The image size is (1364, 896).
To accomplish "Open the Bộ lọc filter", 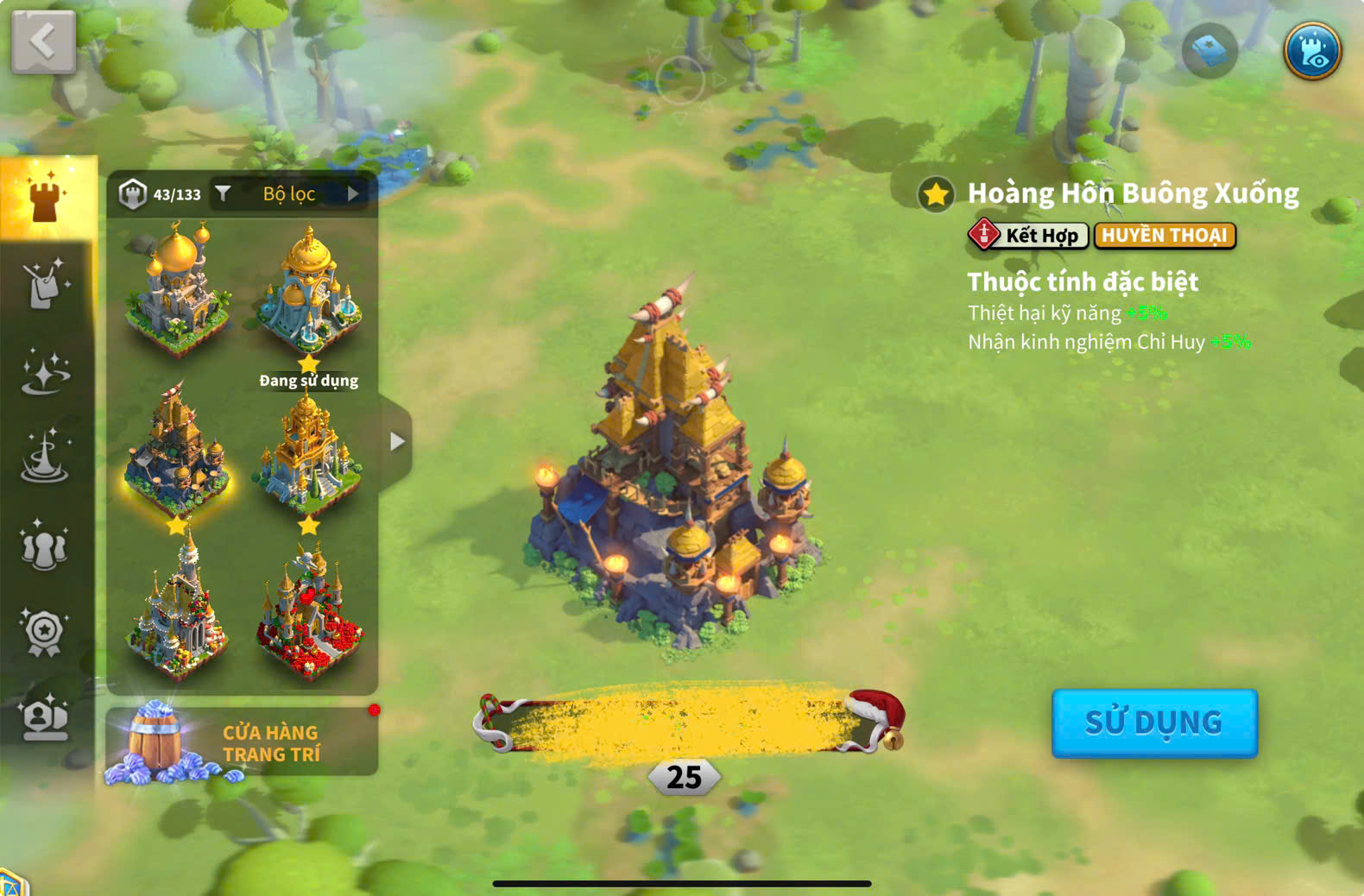I will pos(289,194).
